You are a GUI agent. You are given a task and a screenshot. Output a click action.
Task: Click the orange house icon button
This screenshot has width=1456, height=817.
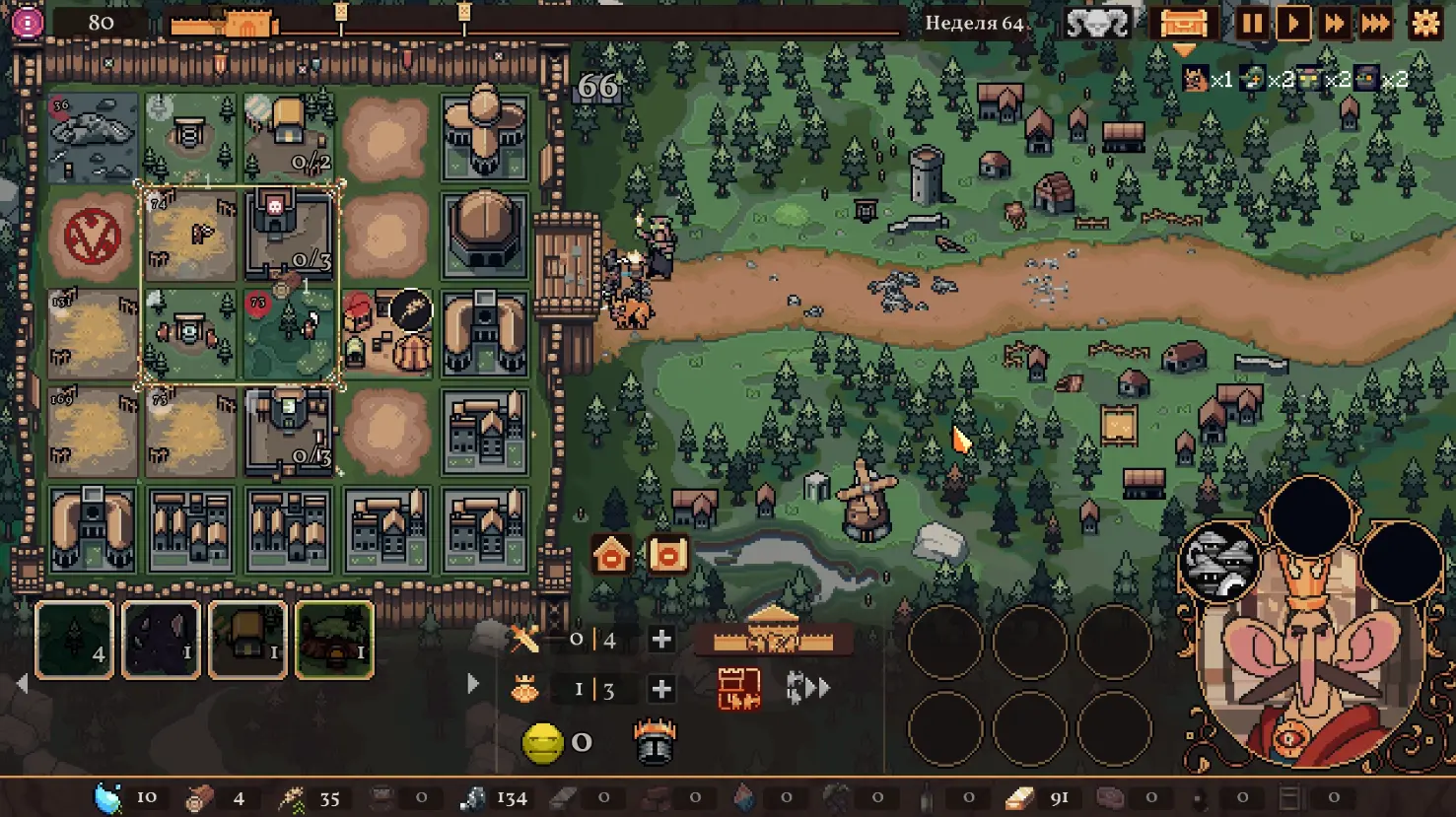pos(611,555)
